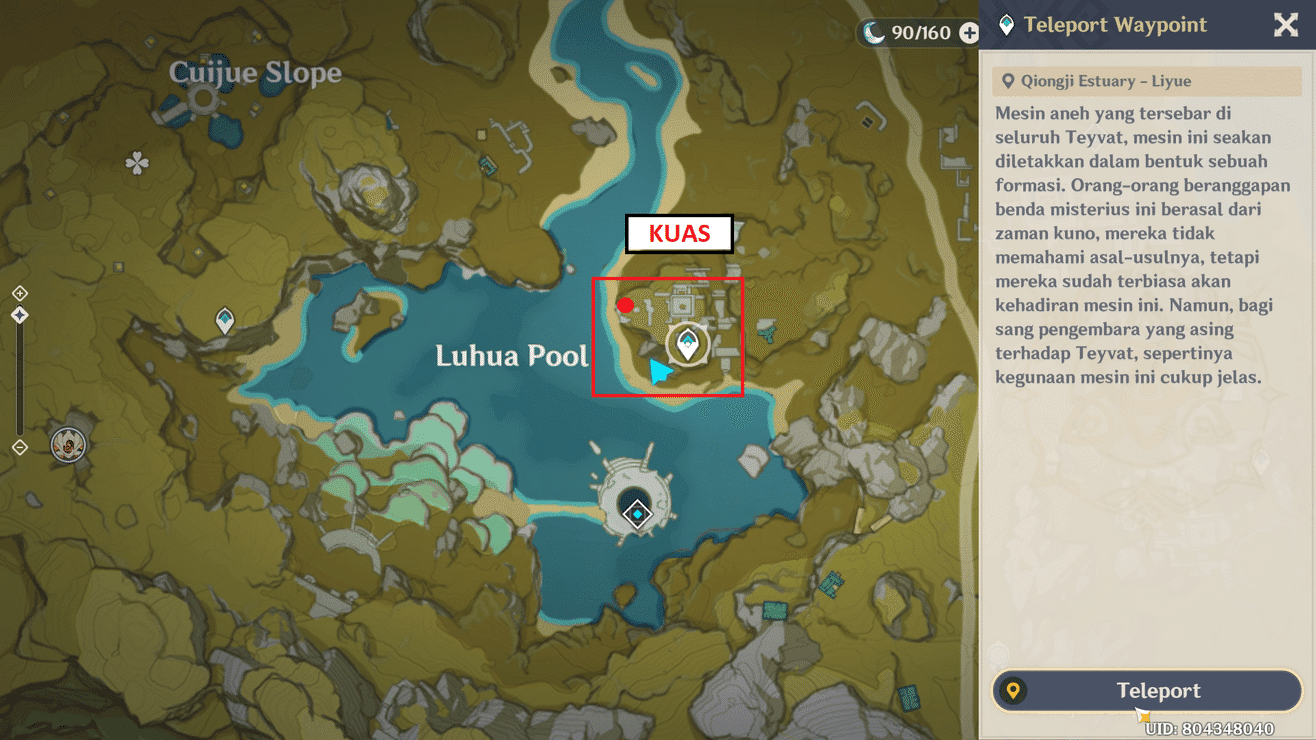Open the resin refill plus button

[968, 32]
